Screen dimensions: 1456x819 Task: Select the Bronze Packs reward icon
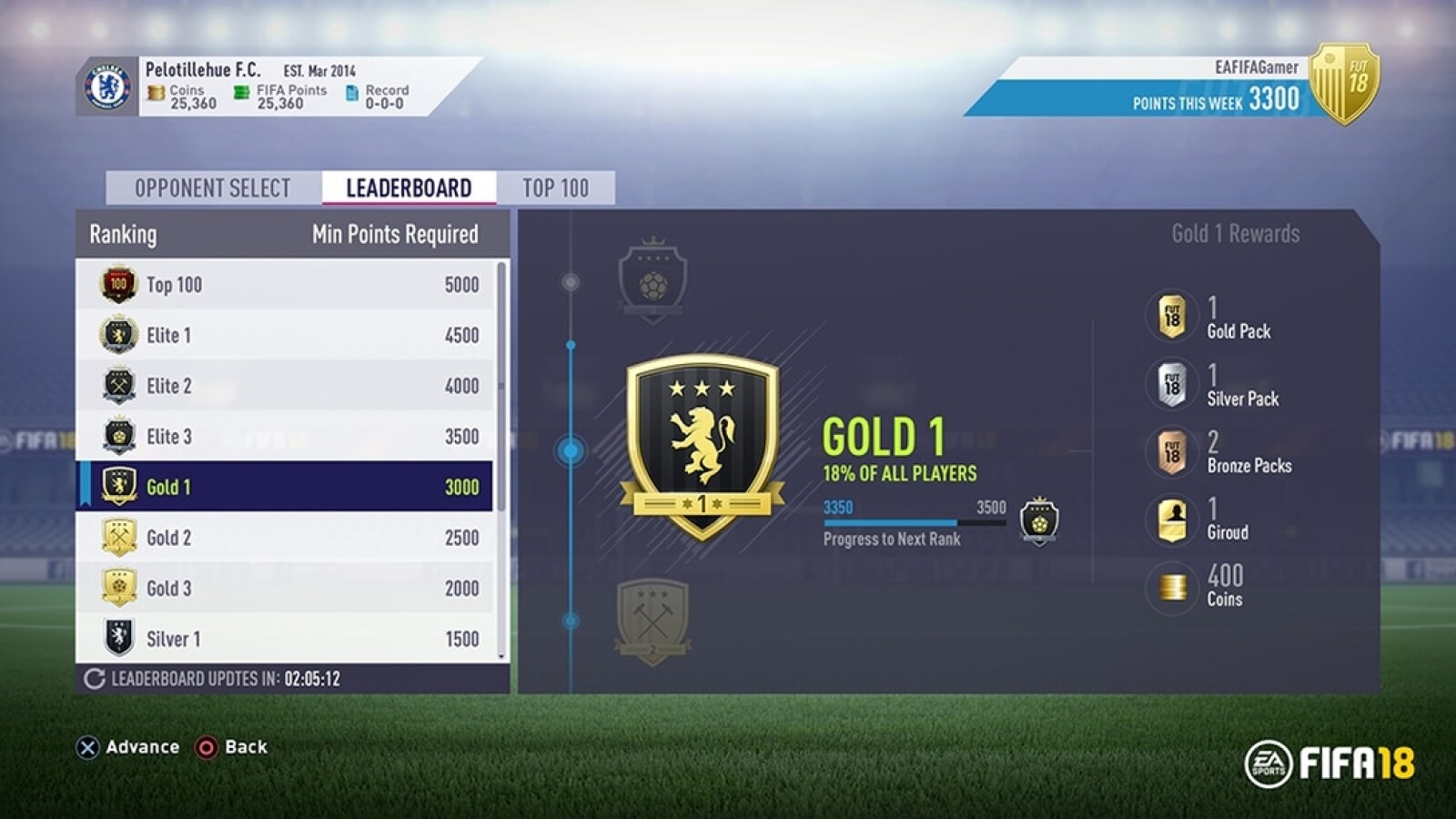1171,453
